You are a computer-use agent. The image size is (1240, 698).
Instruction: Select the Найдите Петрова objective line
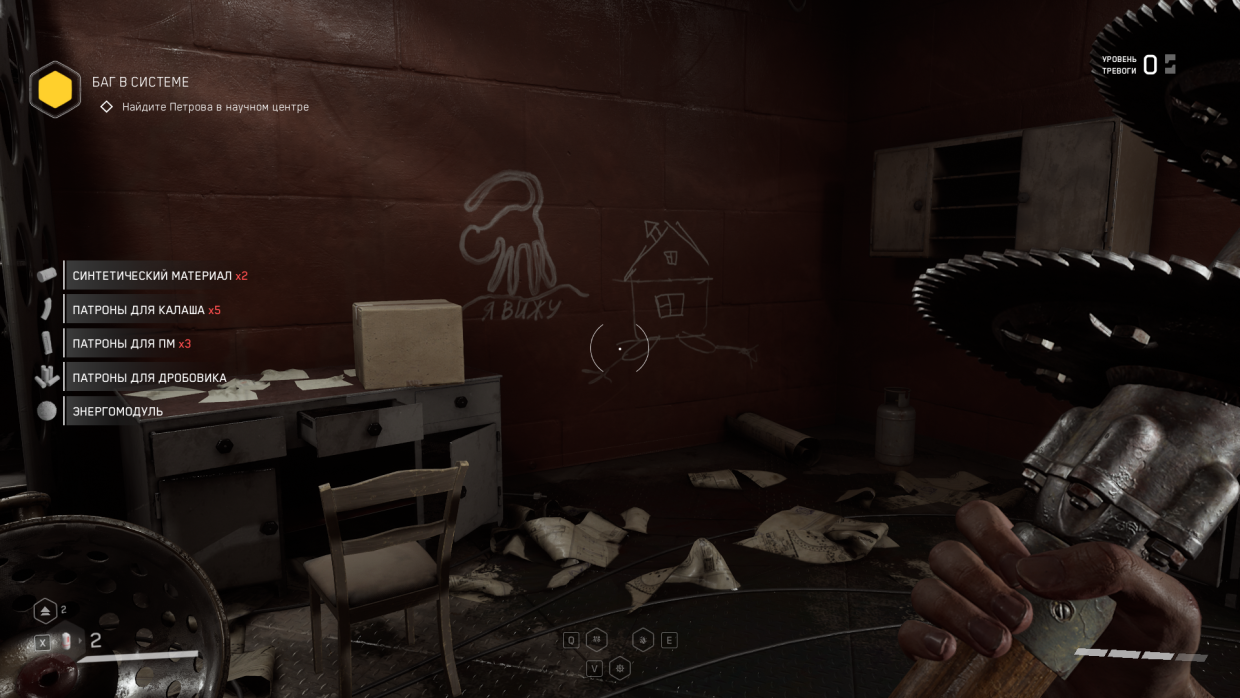215,107
